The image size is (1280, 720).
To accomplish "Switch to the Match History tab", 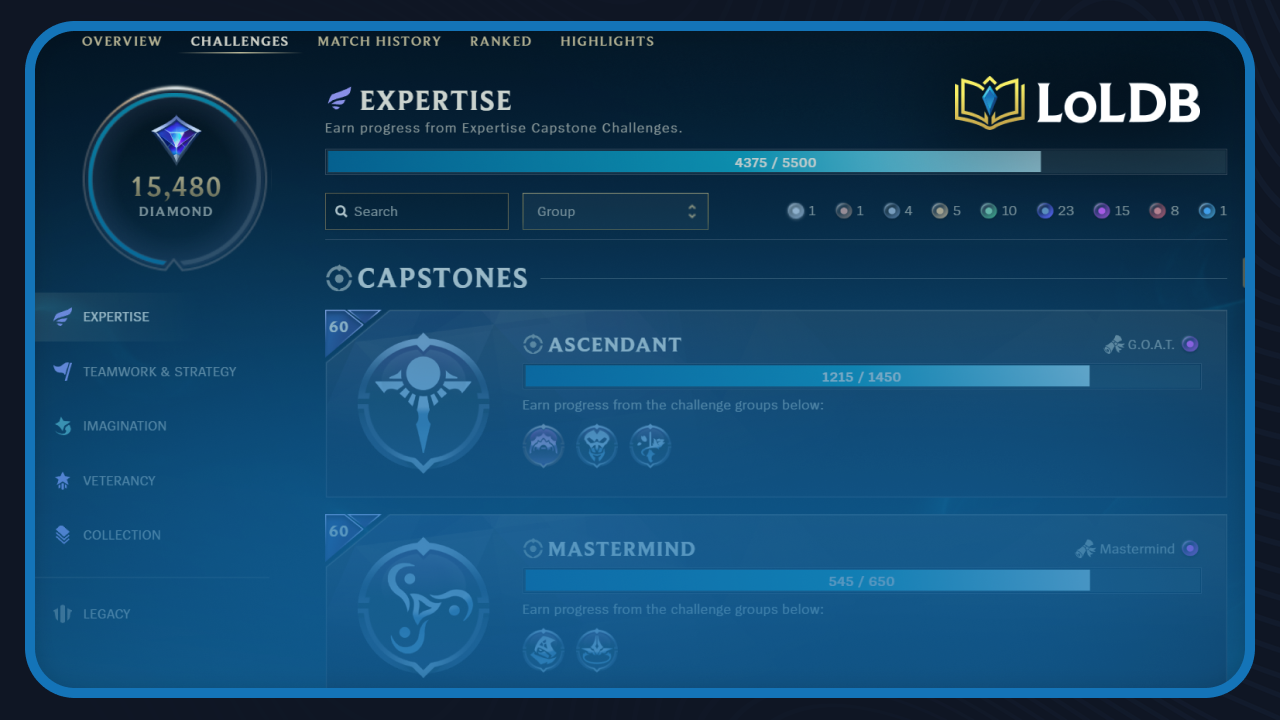I will [380, 41].
